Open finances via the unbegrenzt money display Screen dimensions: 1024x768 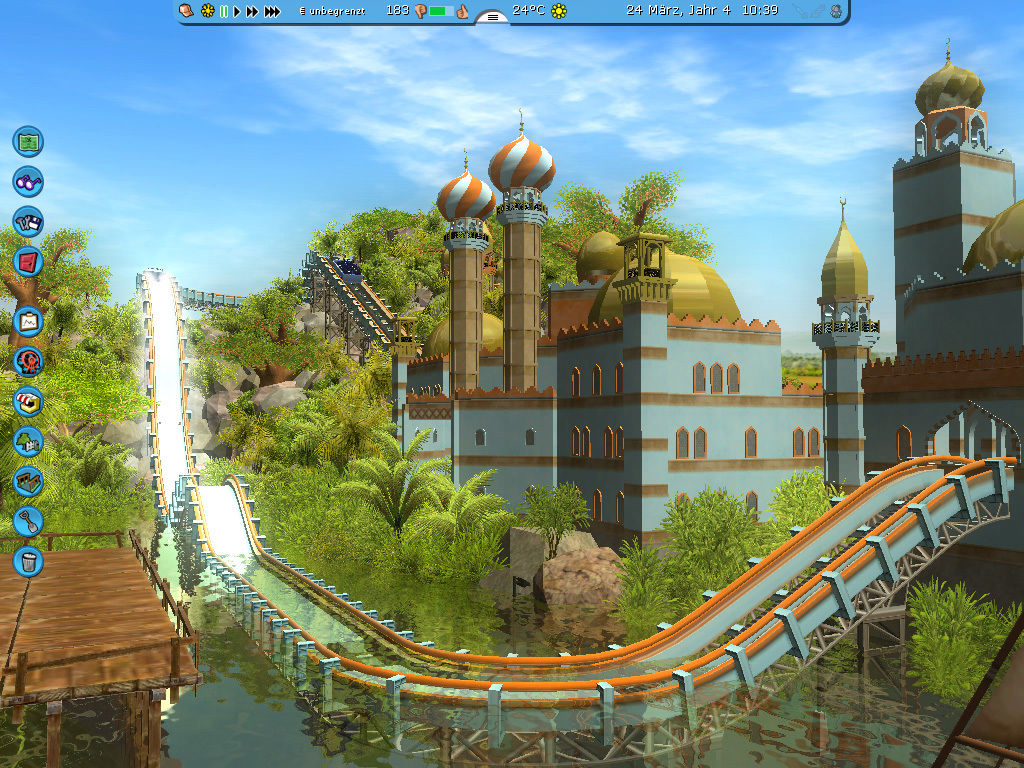click(334, 11)
